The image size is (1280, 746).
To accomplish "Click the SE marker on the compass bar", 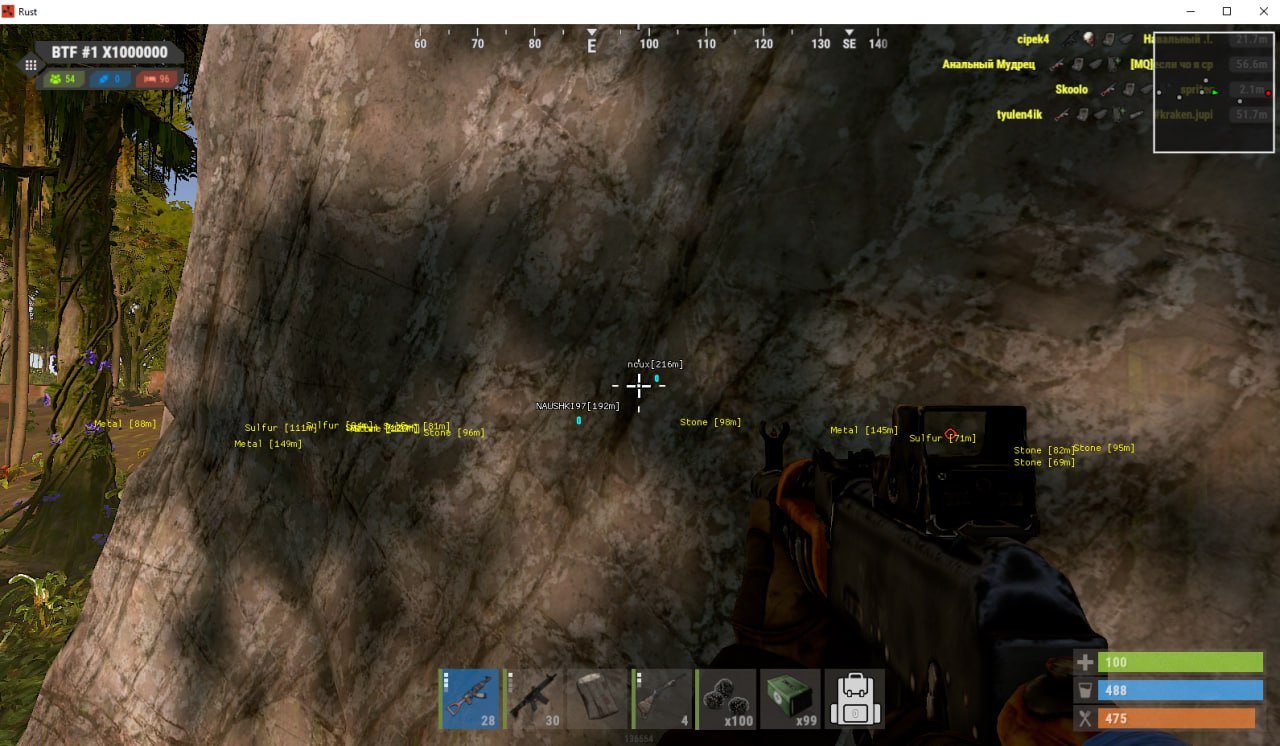I will point(849,44).
